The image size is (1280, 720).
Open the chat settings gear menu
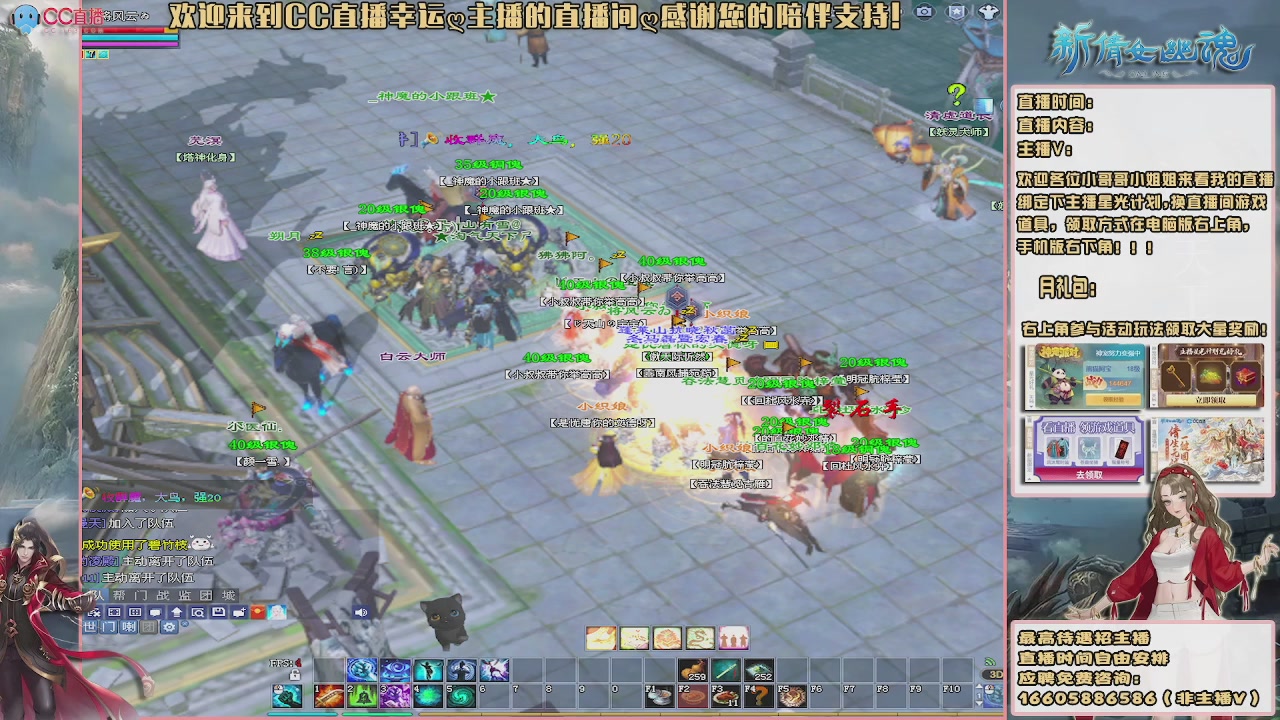coord(167,628)
